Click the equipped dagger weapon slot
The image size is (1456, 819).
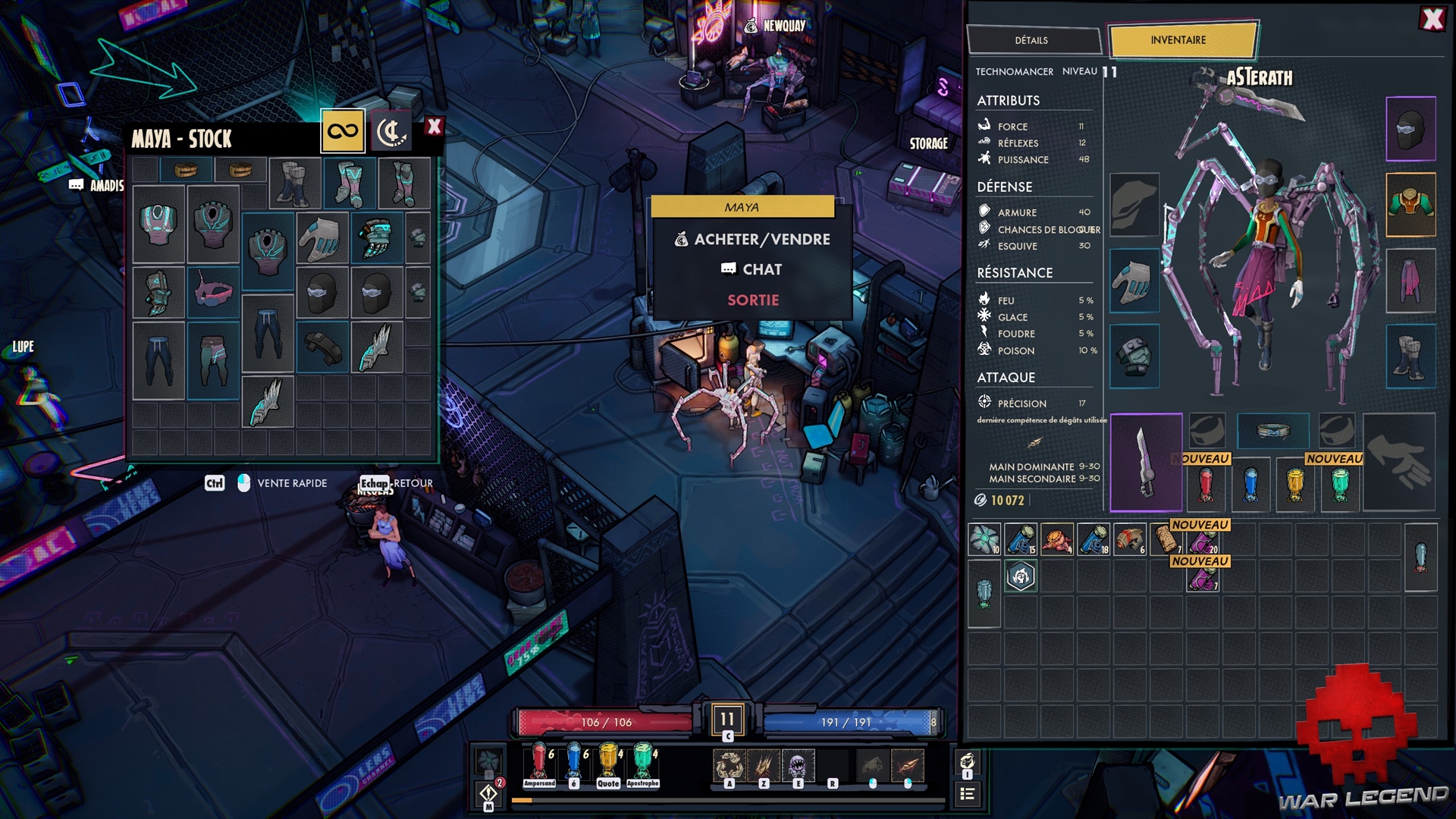pyautogui.click(x=1146, y=463)
